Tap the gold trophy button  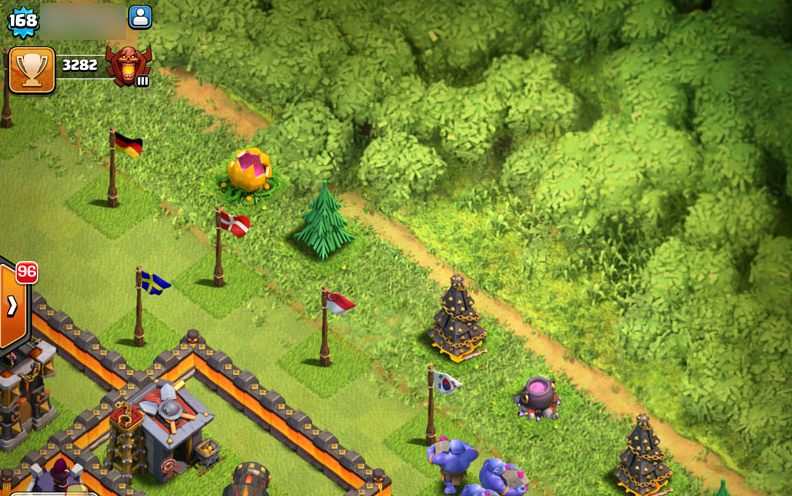pyautogui.click(x=31, y=69)
